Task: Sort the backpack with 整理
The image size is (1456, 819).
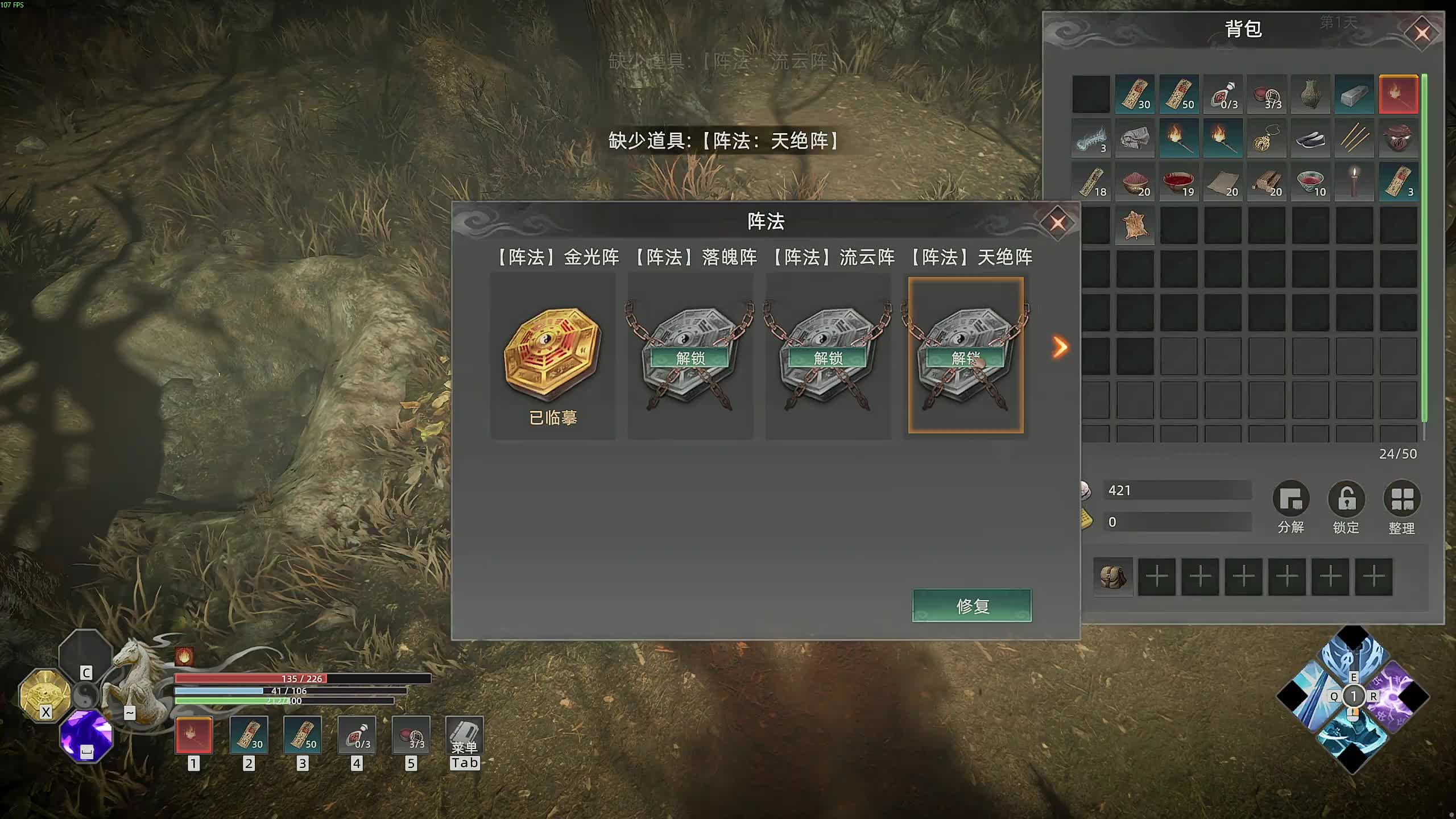Action: (x=1401, y=500)
